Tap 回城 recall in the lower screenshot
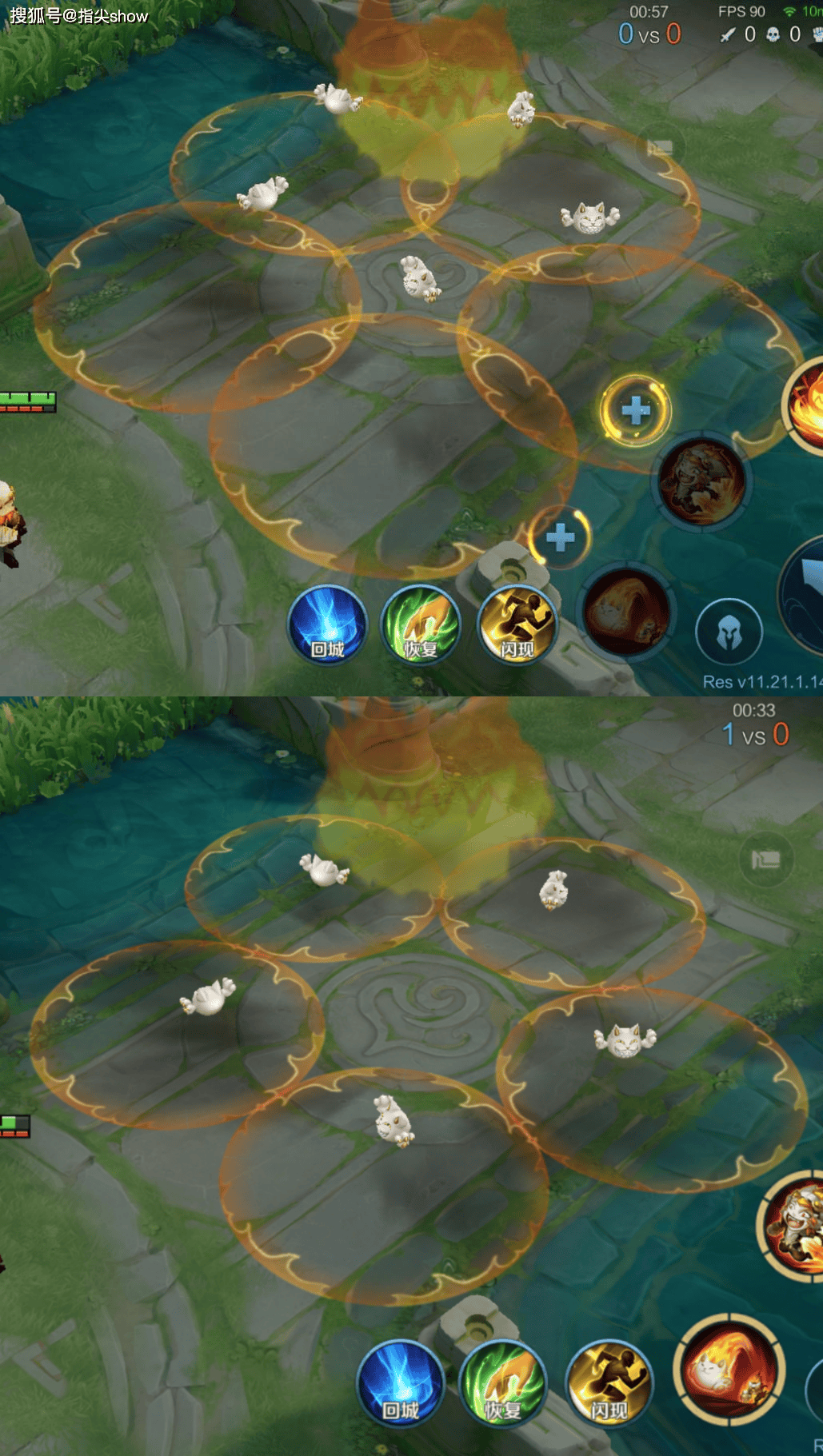Screen dimensions: 823x1456 pyautogui.click(x=400, y=1385)
